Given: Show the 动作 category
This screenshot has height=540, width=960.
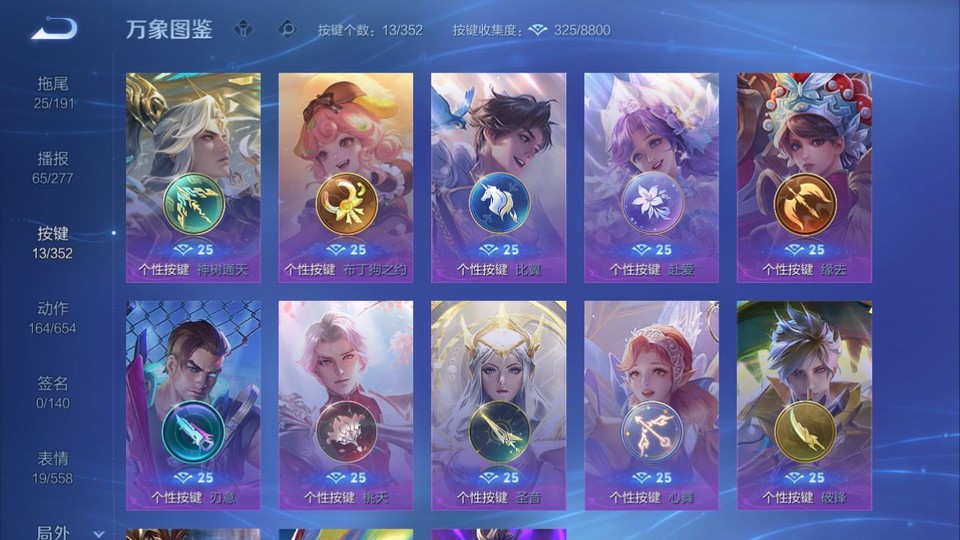Looking at the screenshot, I should click(x=53, y=317).
